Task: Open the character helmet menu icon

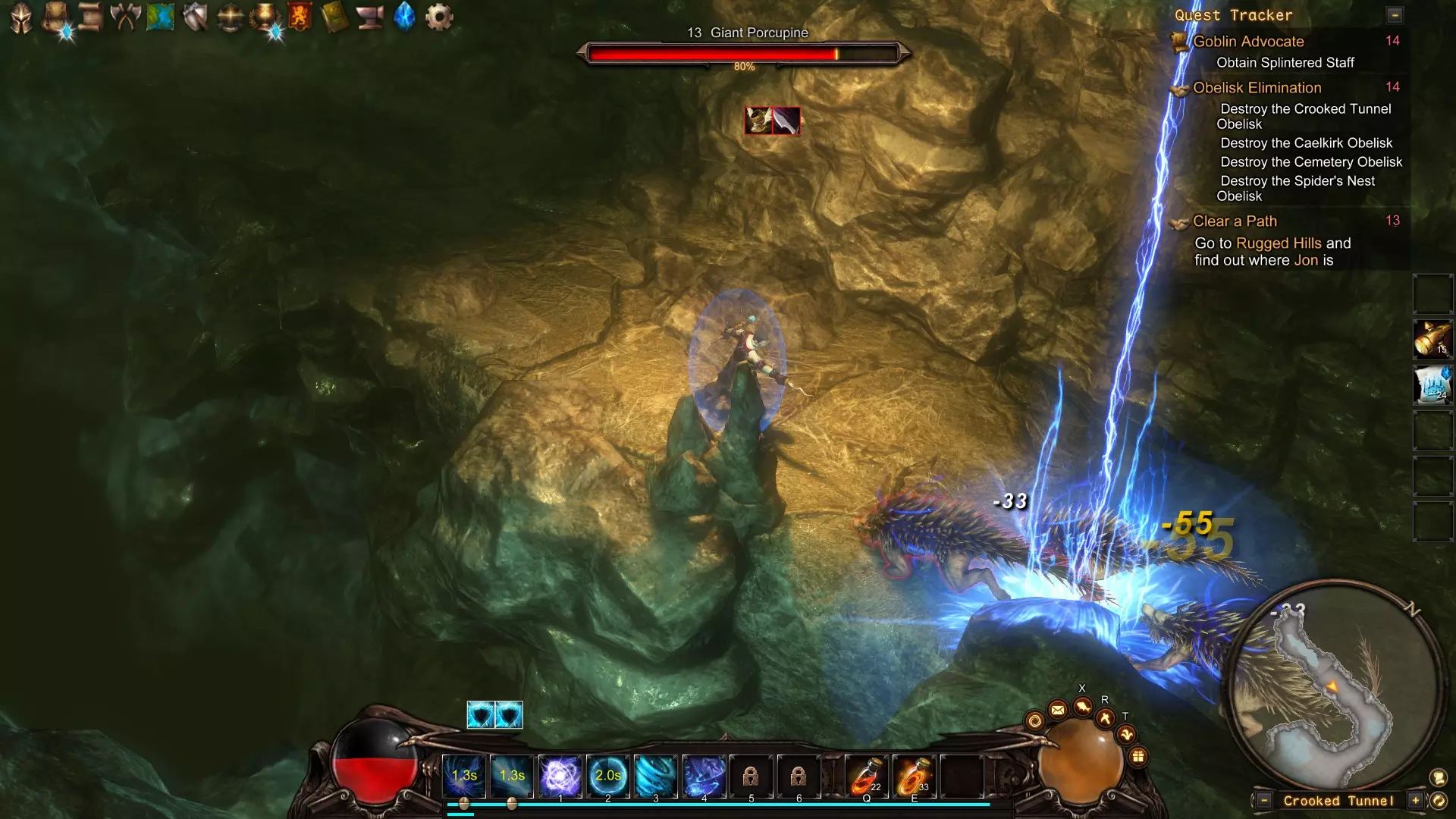Action: (21, 17)
